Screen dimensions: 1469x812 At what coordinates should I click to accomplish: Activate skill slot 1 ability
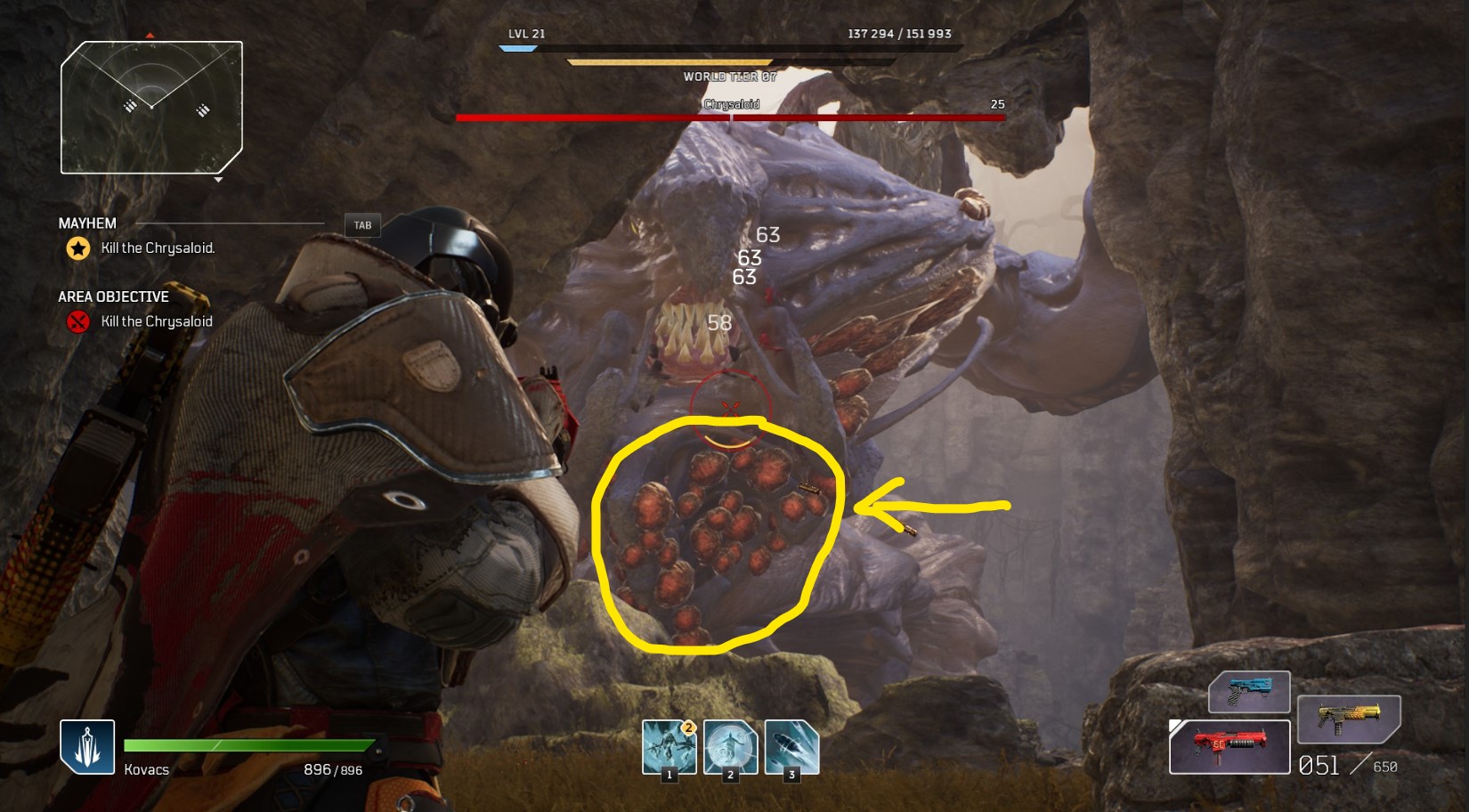pyautogui.click(x=670, y=748)
